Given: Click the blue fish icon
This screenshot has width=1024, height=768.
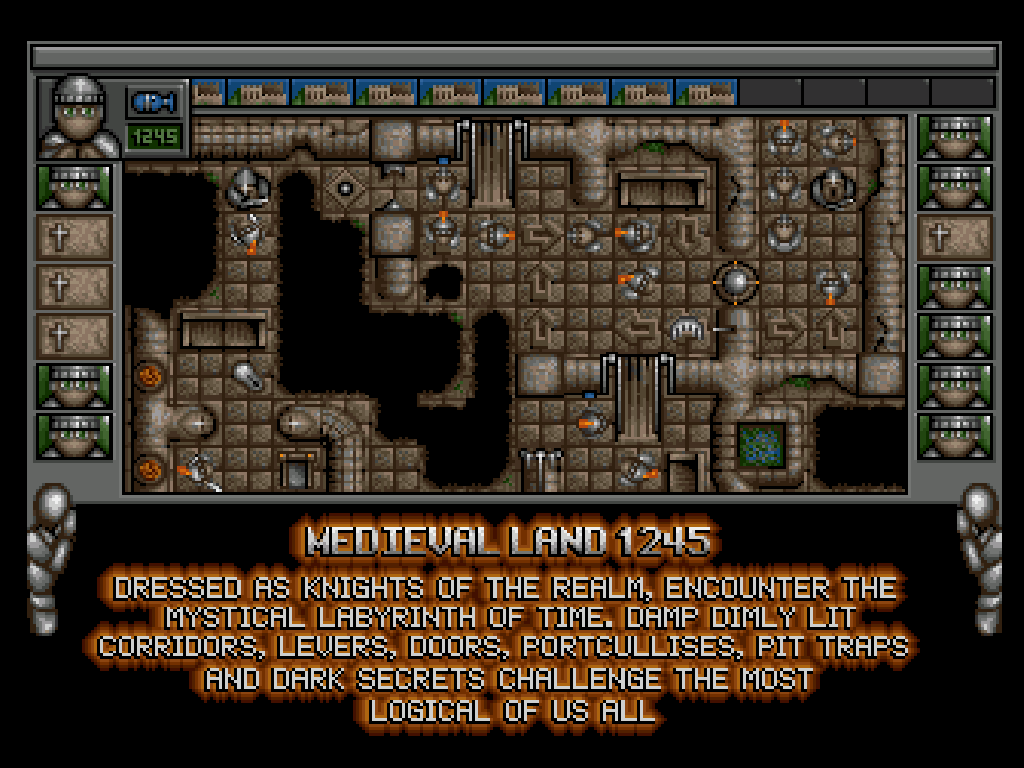Looking at the screenshot, I should coord(154,102).
